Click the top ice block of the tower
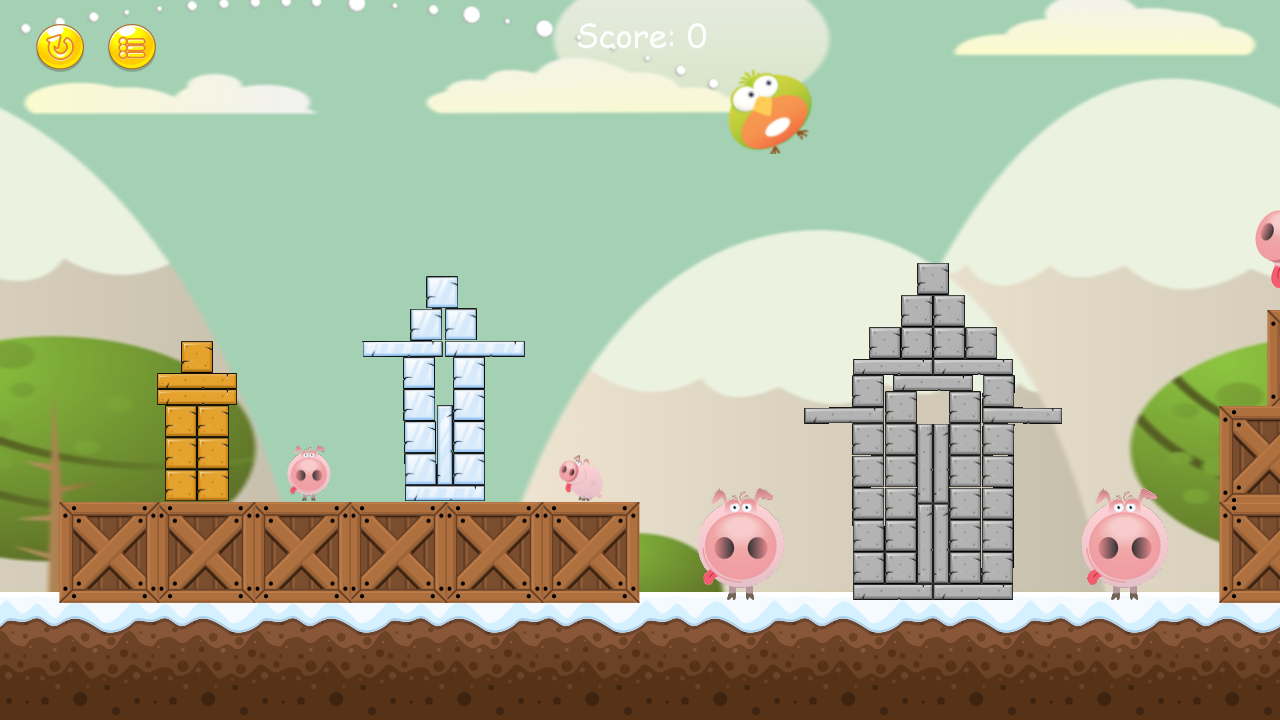This screenshot has height=720, width=1280. click(x=440, y=290)
